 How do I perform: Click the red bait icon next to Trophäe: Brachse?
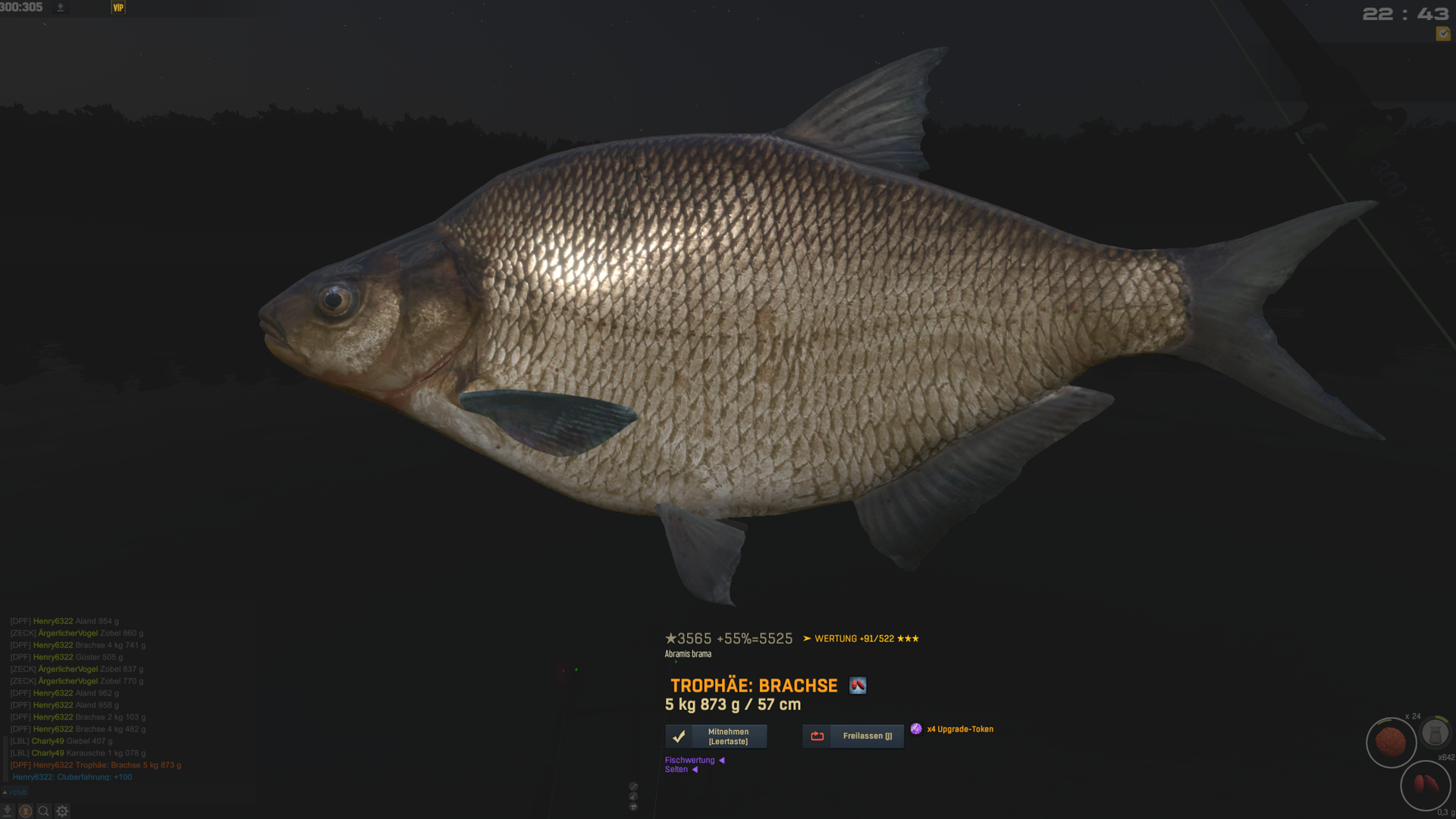pyautogui.click(x=858, y=686)
